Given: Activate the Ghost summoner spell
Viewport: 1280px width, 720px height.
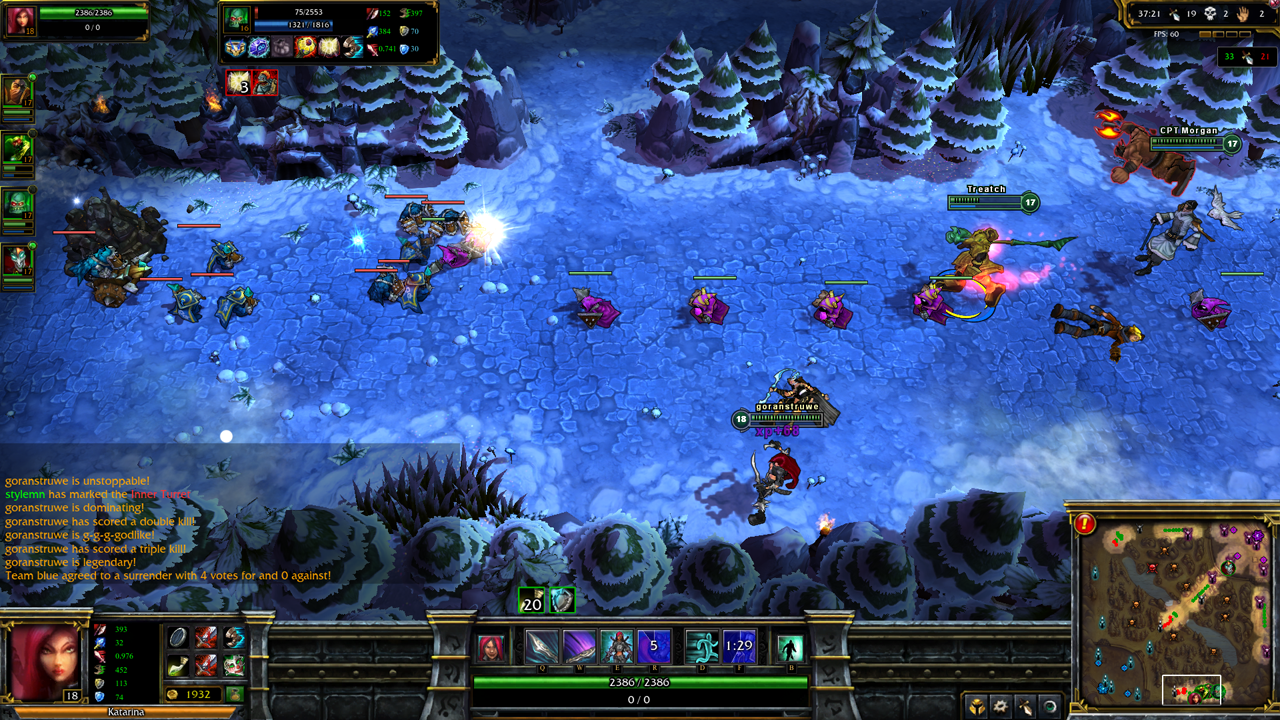Looking at the screenshot, I should coord(702,647).
